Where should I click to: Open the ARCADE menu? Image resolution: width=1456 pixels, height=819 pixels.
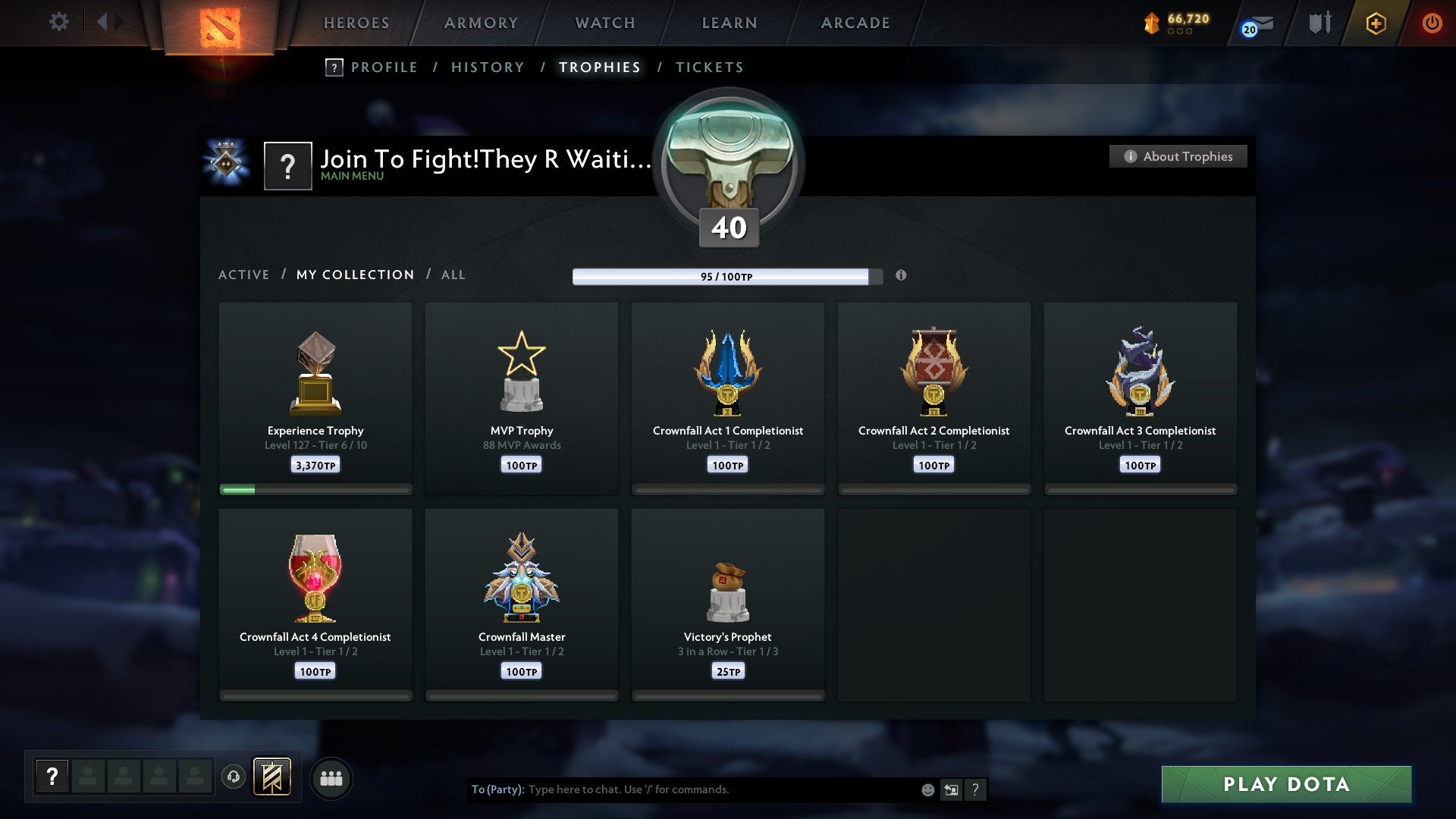pyautogui.click(x=855, y=23)
